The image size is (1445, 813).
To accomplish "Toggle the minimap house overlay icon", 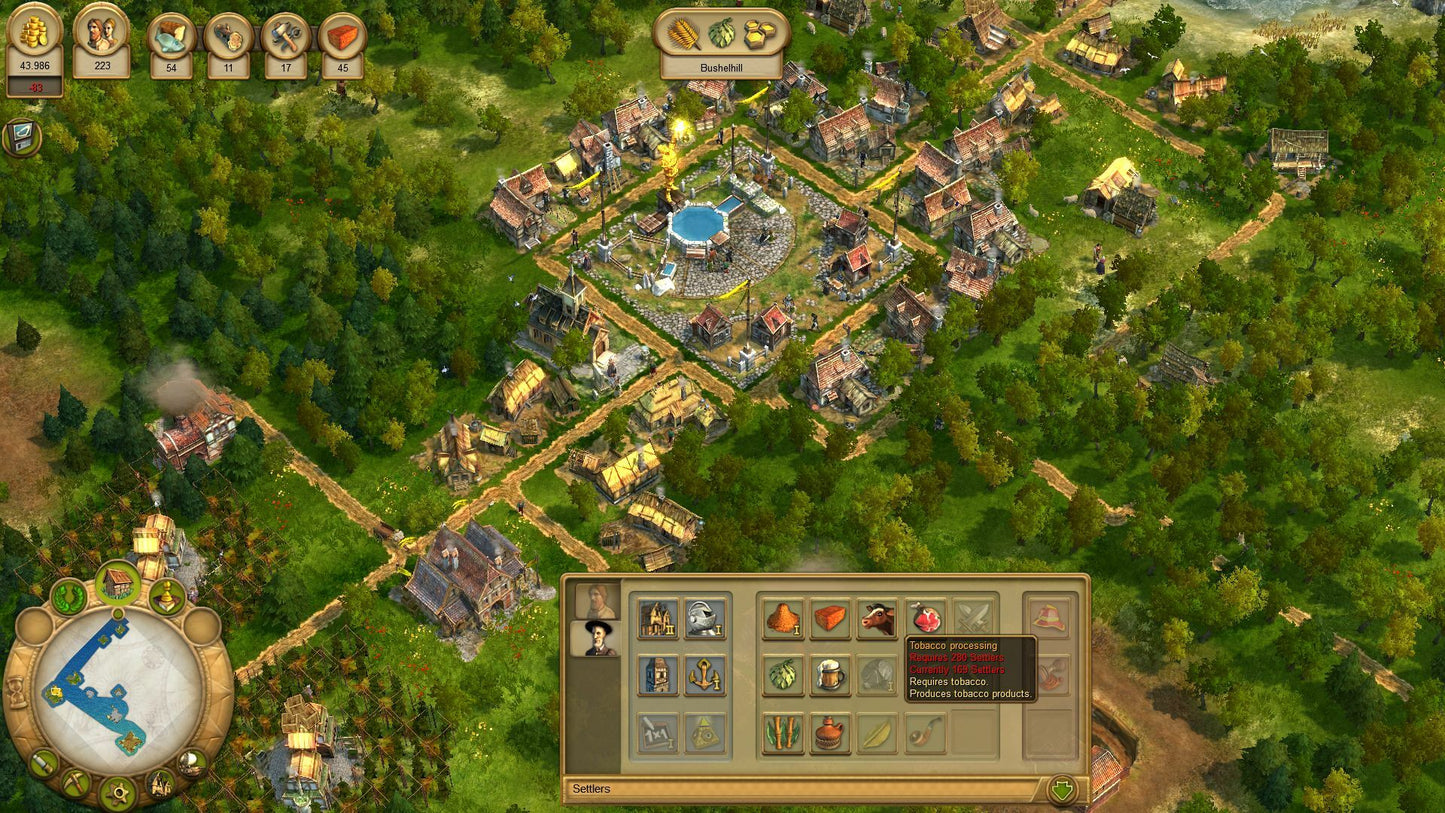I will pyautogui.click(x=118, y=581).
